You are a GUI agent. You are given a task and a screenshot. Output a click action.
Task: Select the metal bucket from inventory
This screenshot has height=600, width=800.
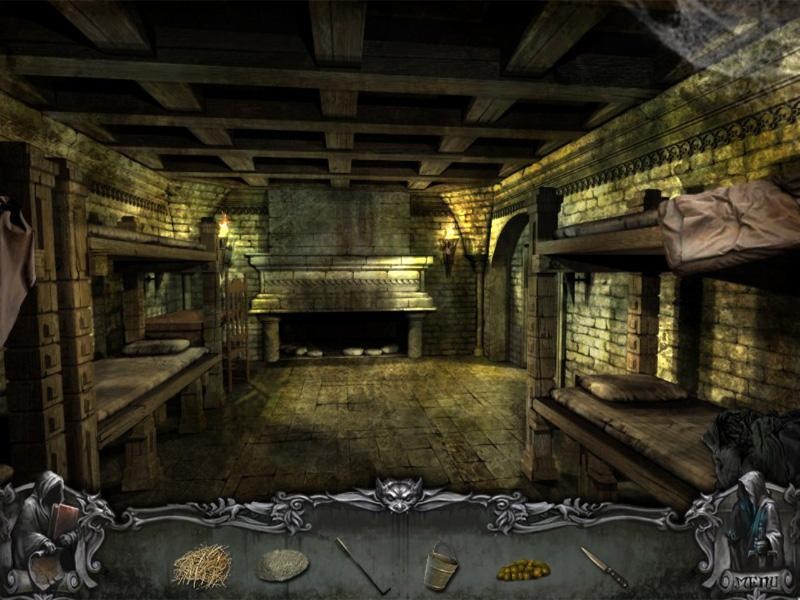[440, 567]
